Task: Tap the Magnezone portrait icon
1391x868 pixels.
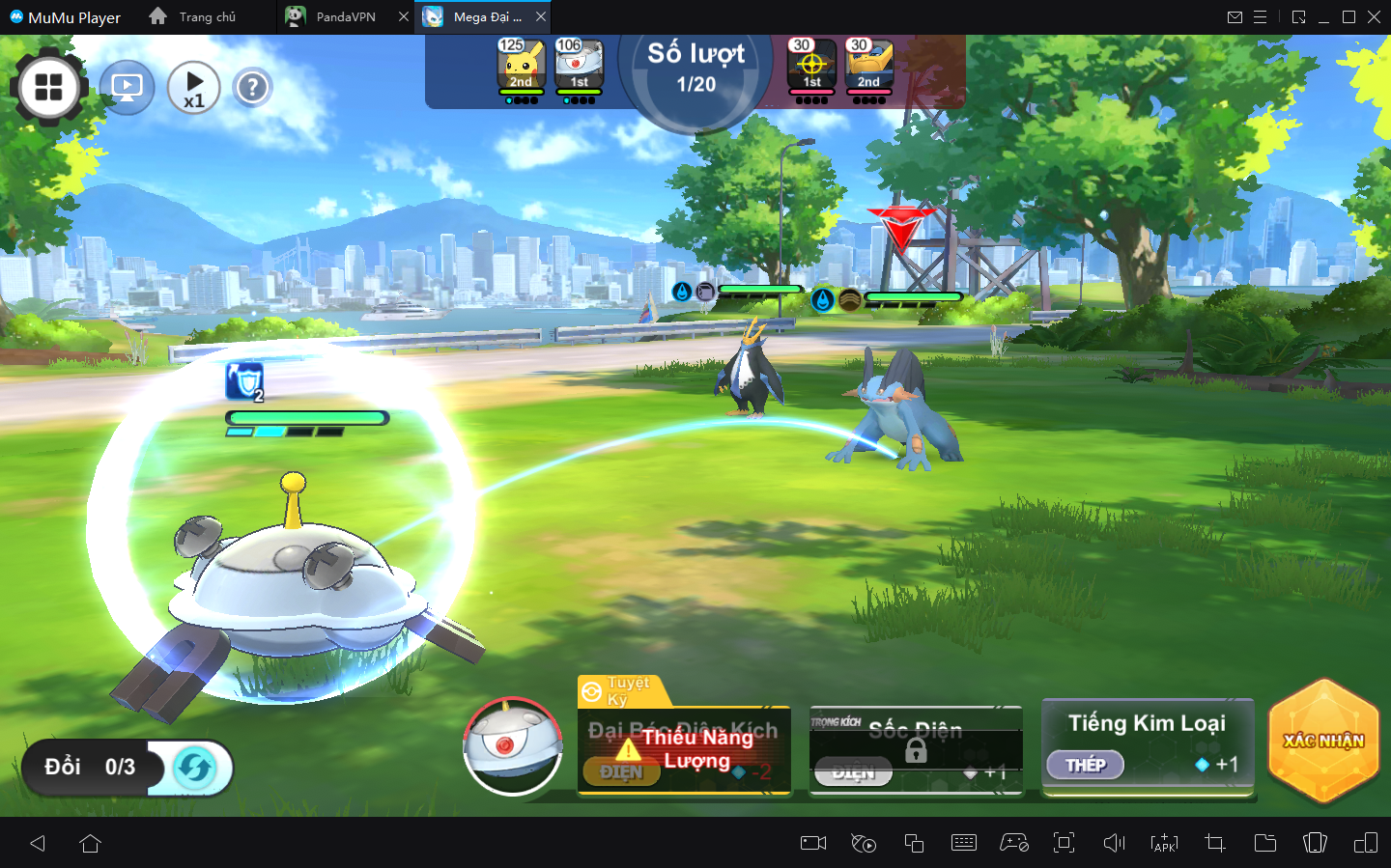Action: 513,746
